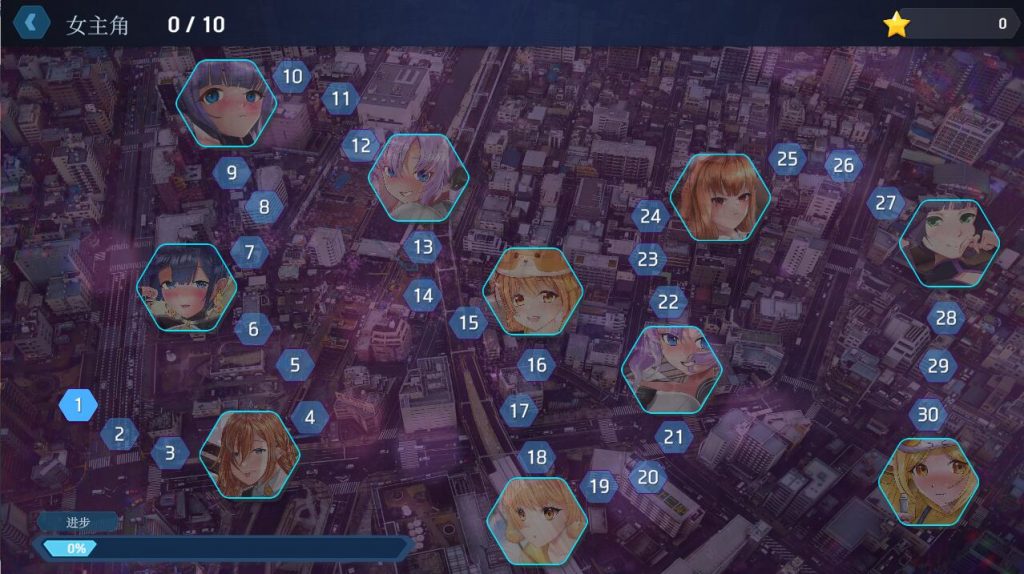Open level node 30
Viewport: 1024px width, 574px height.
click(929, 414)
